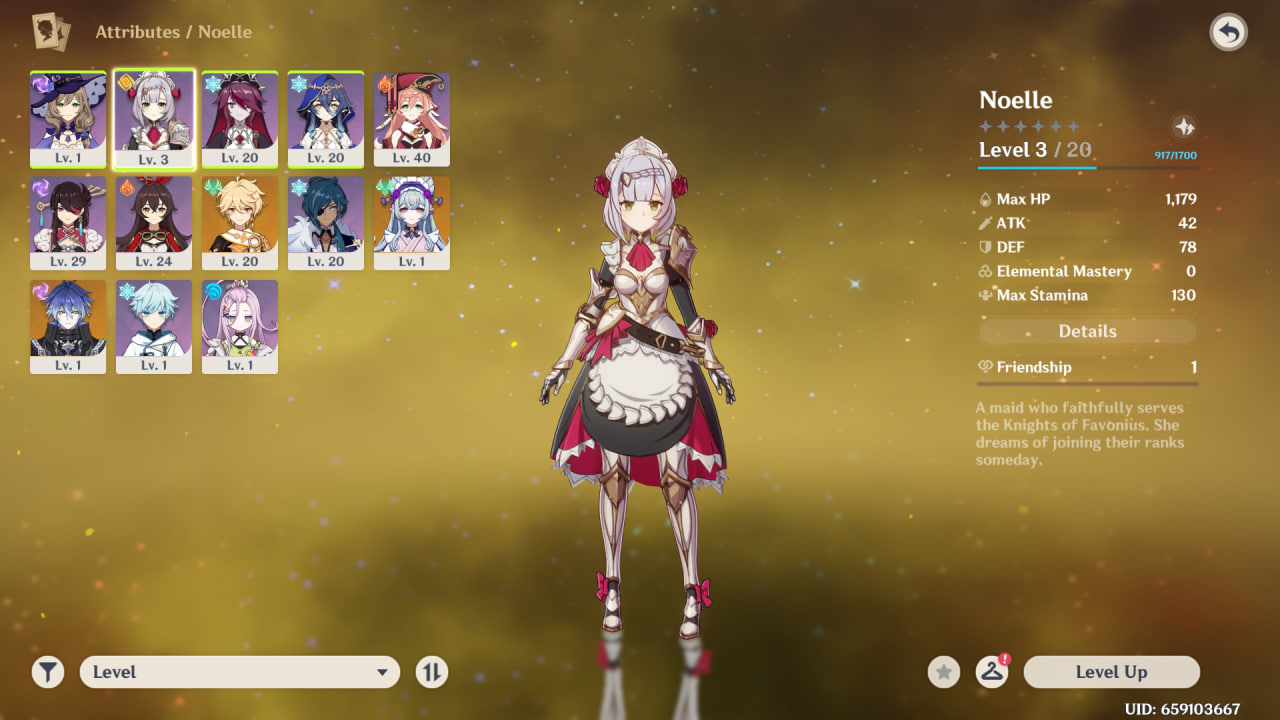Select the pink-haired Hydro character portrait
Viewport: 1280px width, 720px height.
coord(240,326)
